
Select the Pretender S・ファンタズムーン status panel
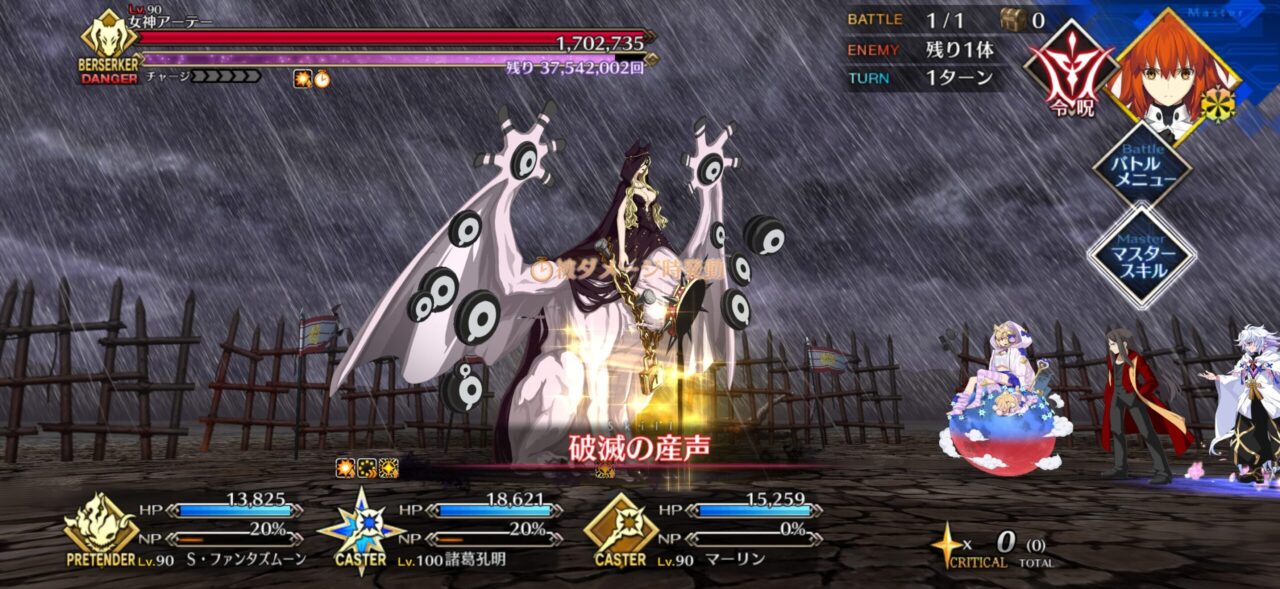click(x=188, y=532)
